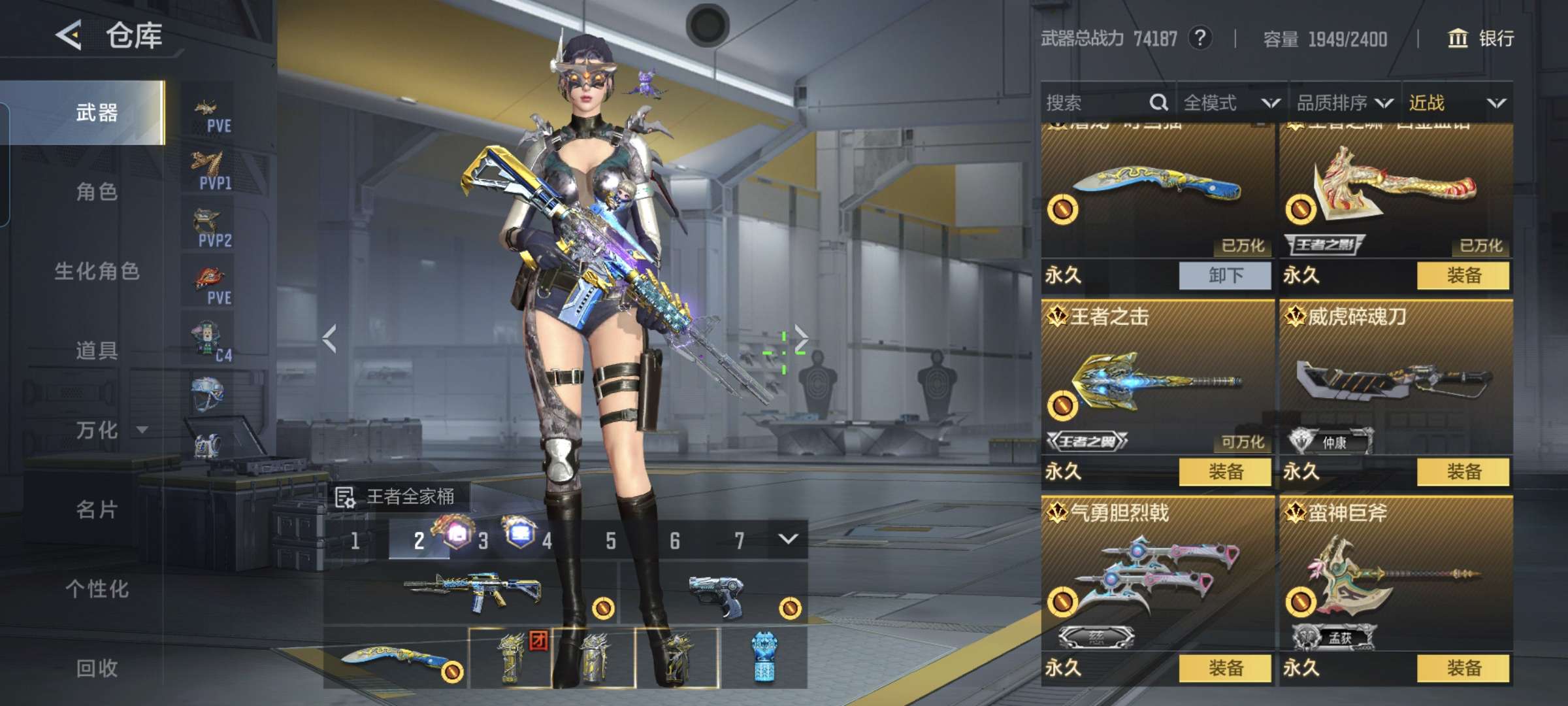Open the 近战 weapon type dropdown
Image resolution: width=1568 pixels, height=706 pixels.
click(x=1457, y=103)
